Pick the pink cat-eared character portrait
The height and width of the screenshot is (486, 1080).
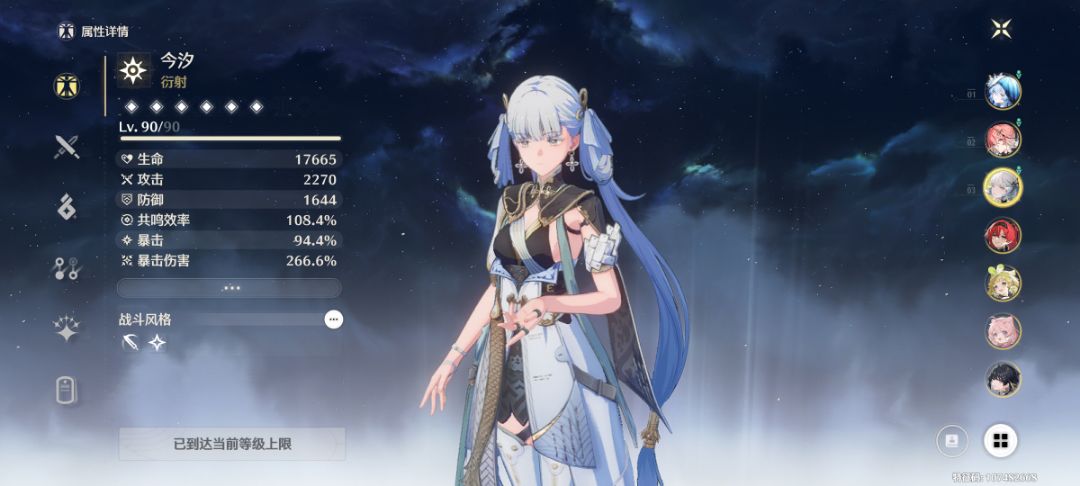[x=1003, y=331]
